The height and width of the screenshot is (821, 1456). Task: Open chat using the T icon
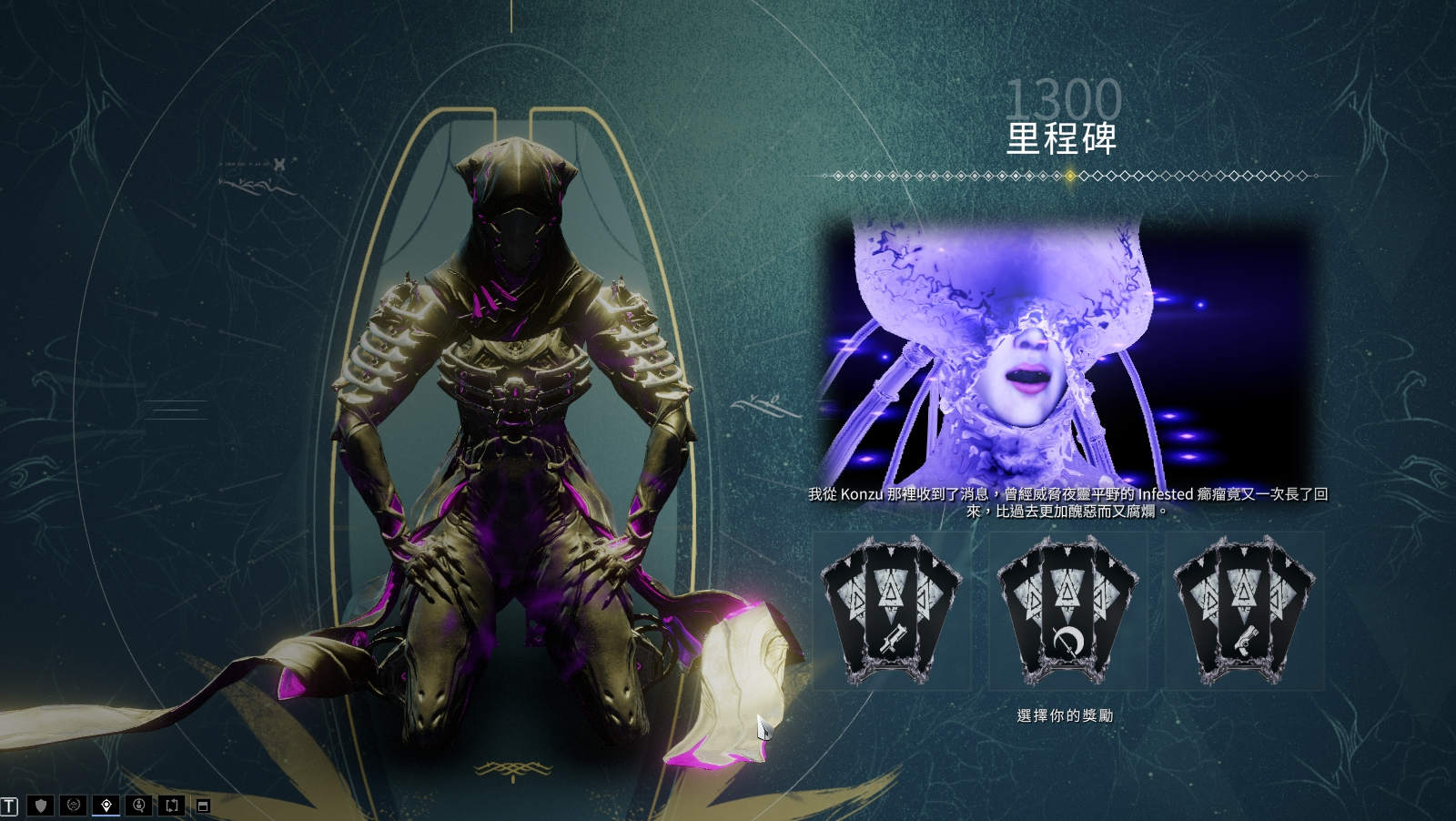click(x=10, y=806)
